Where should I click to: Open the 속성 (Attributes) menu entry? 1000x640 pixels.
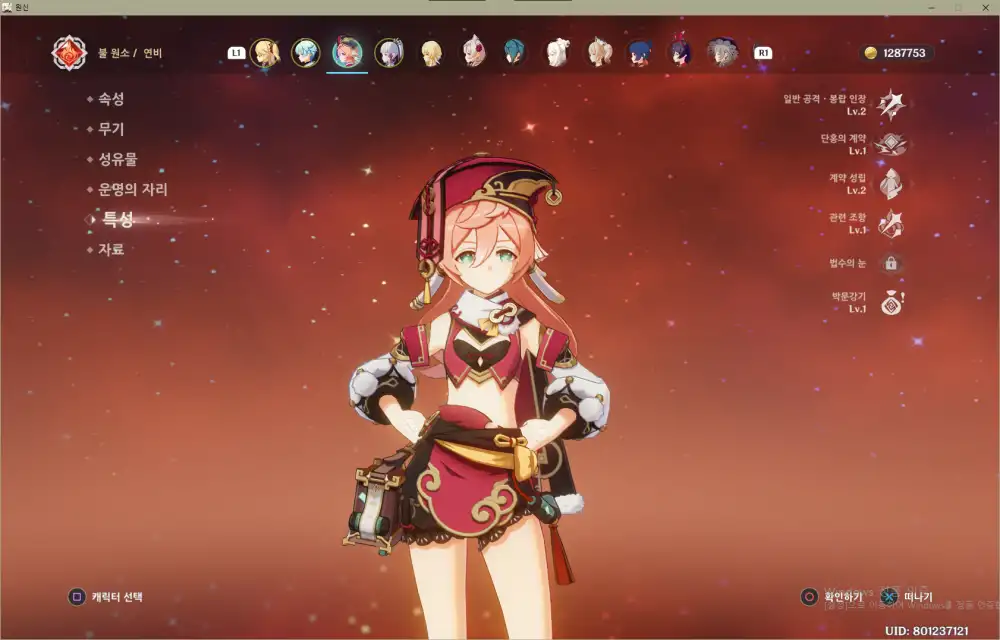pos(110,100)
